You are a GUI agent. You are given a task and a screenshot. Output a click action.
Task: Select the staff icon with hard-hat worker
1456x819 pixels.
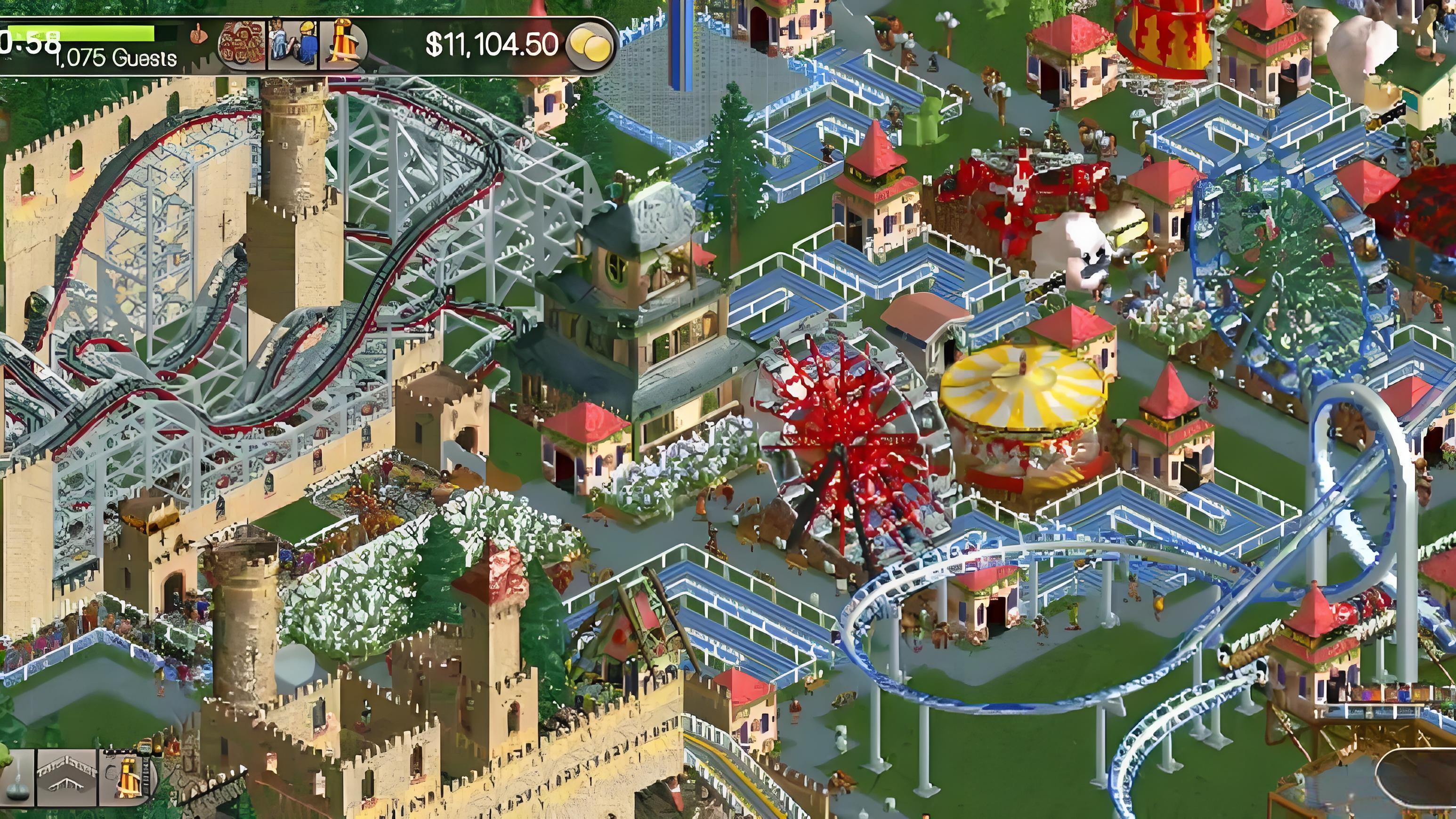[x=293, y=45]
